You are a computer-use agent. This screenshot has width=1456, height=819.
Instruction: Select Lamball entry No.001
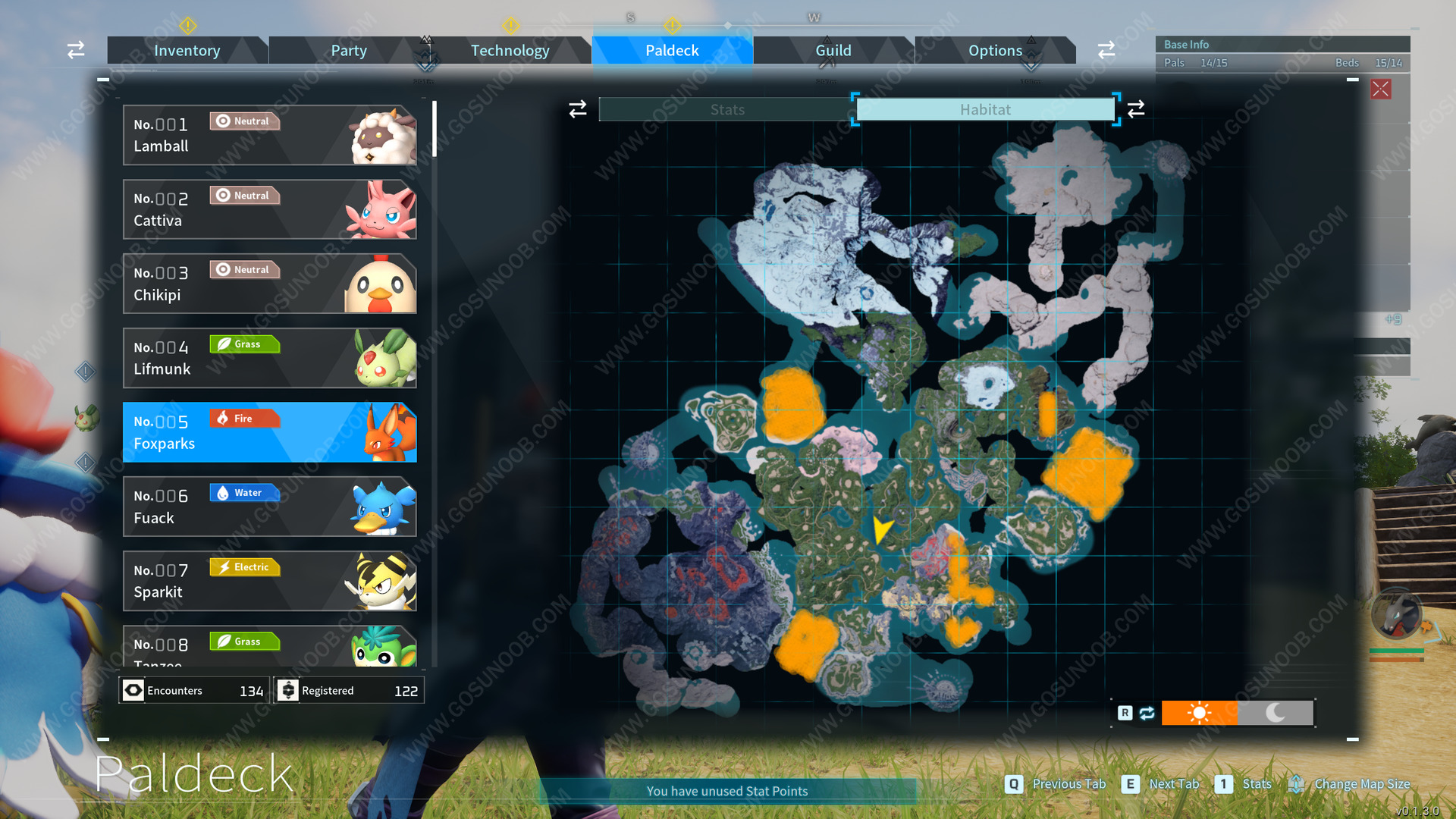click(269, 135)
